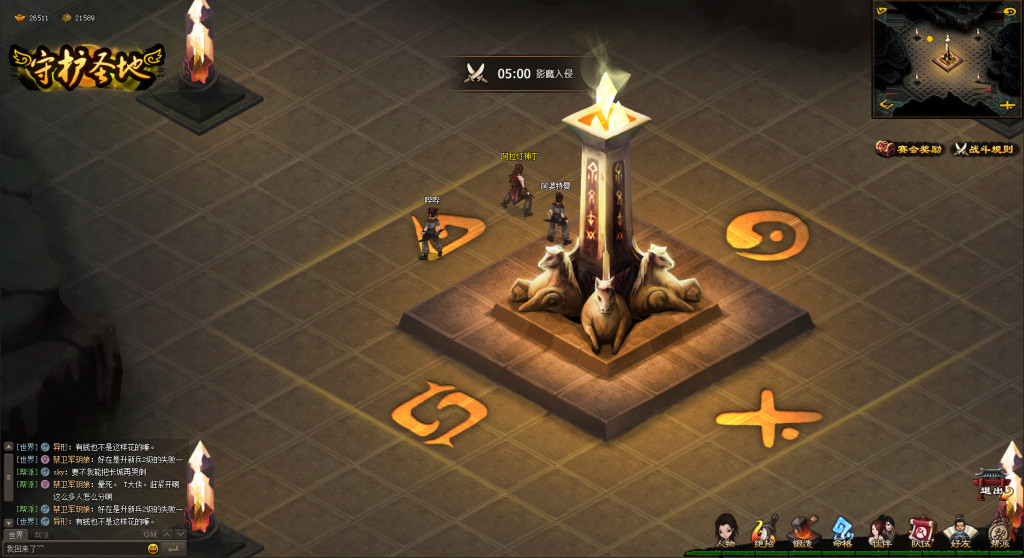The height and width of the screenshot is (558, 1024).
Task: Switch to the 帮派 chat tab
Action: [x=41, y=535]
